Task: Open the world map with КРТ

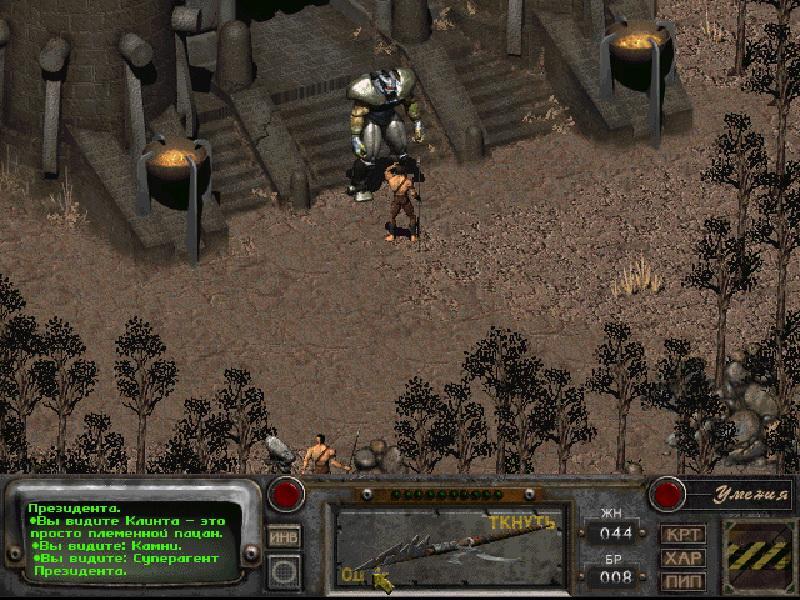Action: [683, 535]
